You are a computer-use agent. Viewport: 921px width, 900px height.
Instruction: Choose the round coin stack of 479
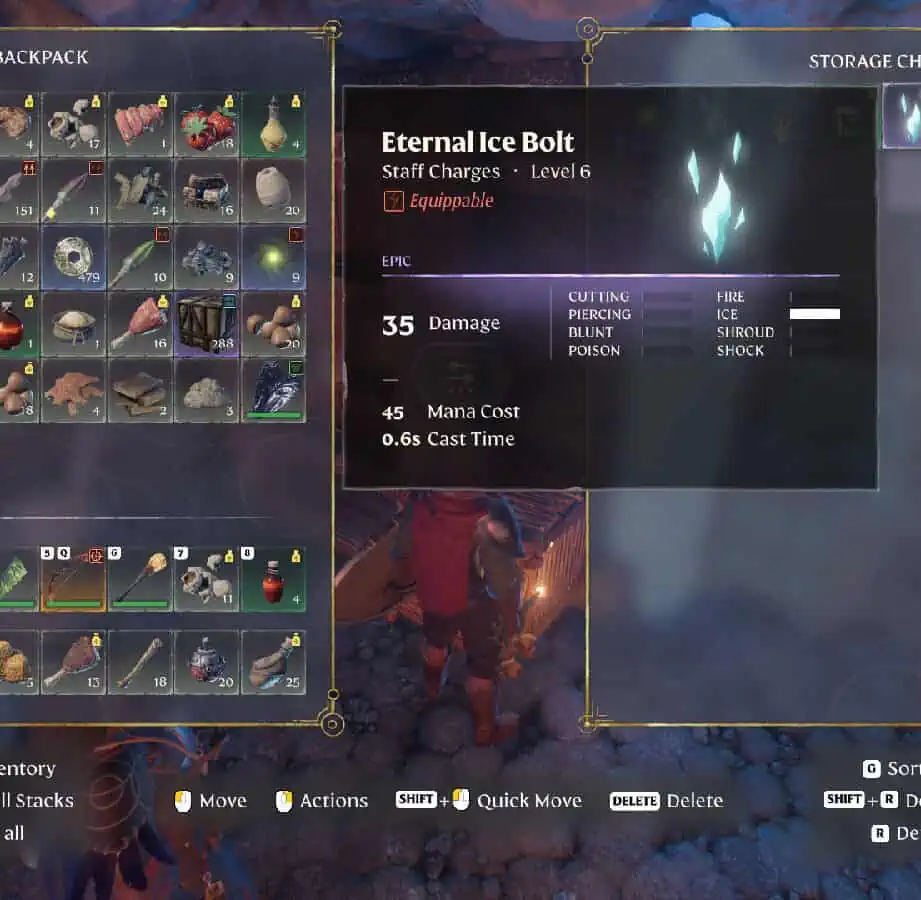click(x=74, y=257)
